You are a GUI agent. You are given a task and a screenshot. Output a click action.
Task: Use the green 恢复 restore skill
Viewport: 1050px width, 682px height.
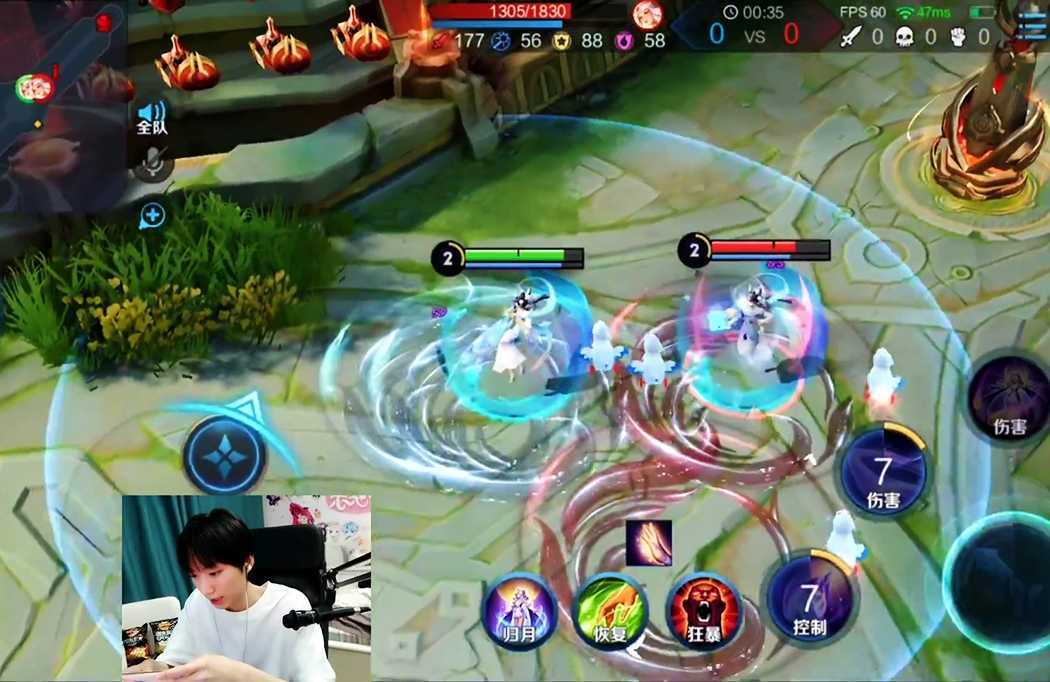(x=610, y=610)
